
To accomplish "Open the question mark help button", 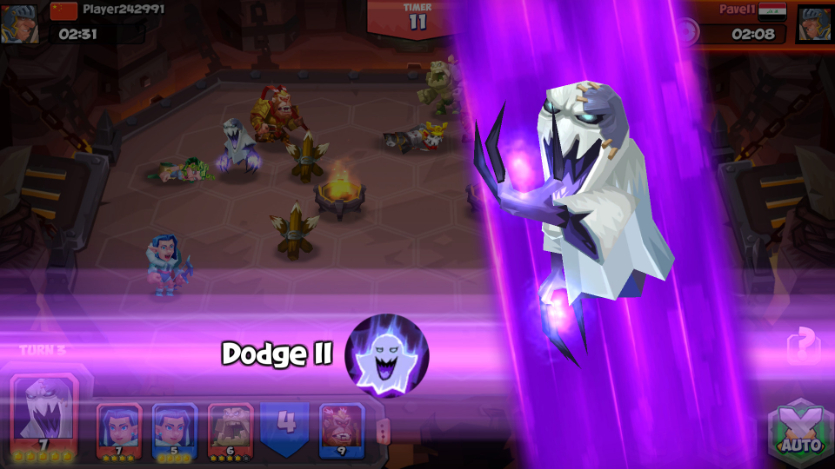I will (x=803, y=347).
